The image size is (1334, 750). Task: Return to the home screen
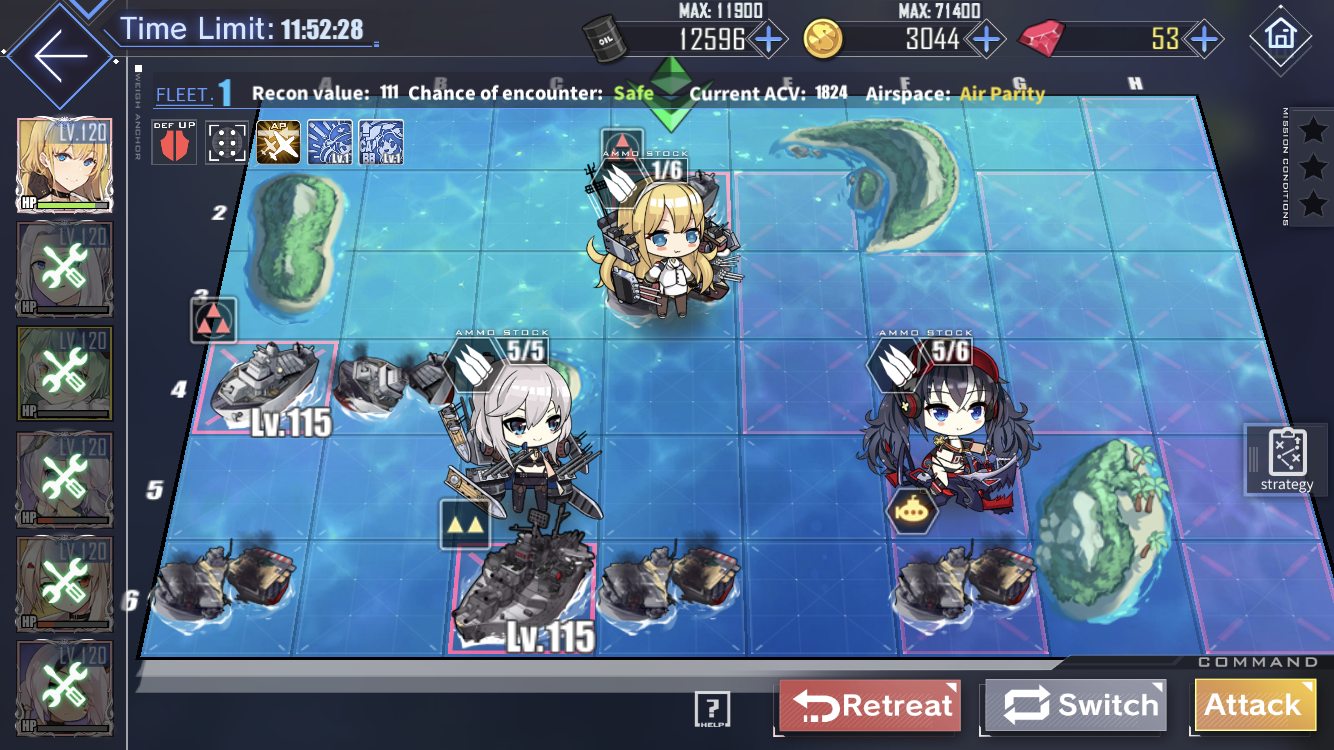click(x=1280, y=35)
